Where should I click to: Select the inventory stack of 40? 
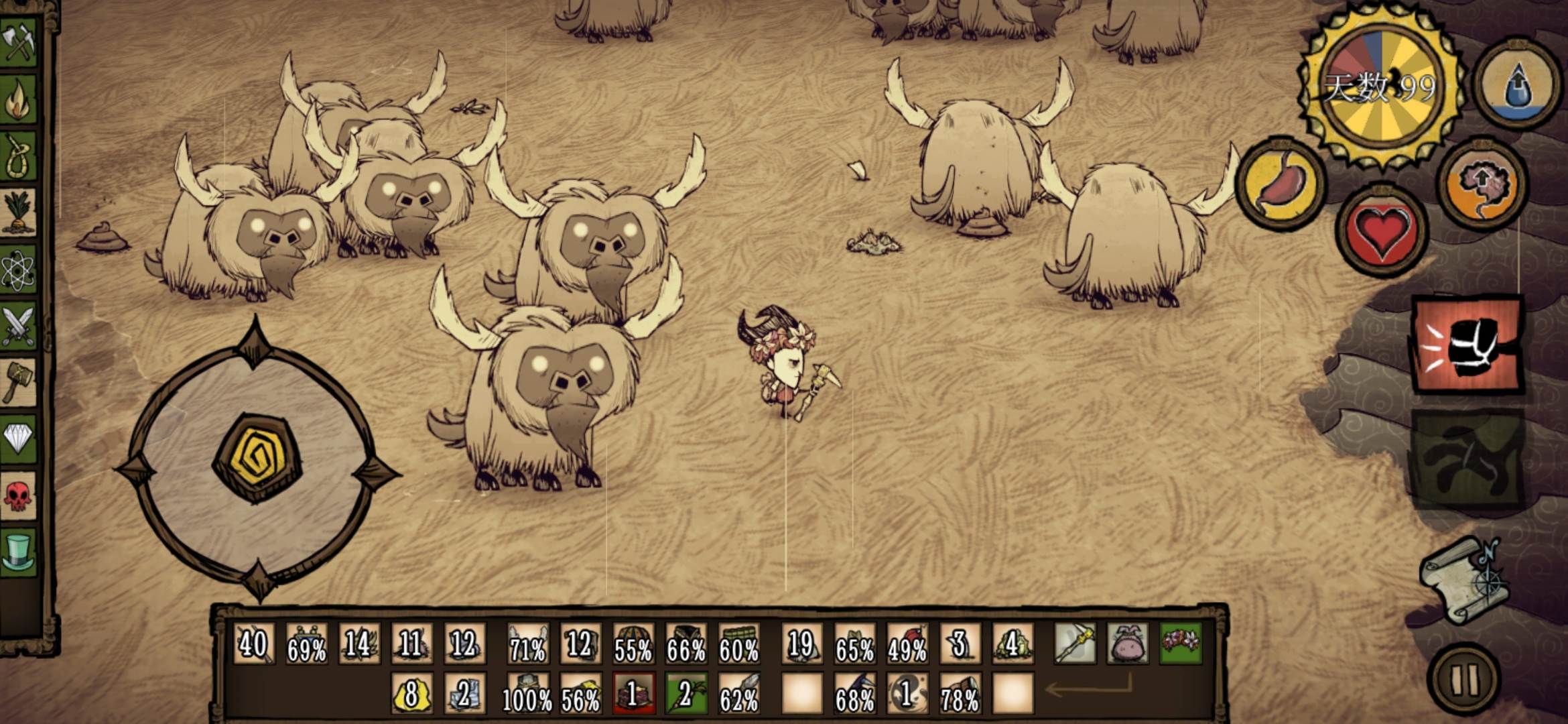[253, 644]
